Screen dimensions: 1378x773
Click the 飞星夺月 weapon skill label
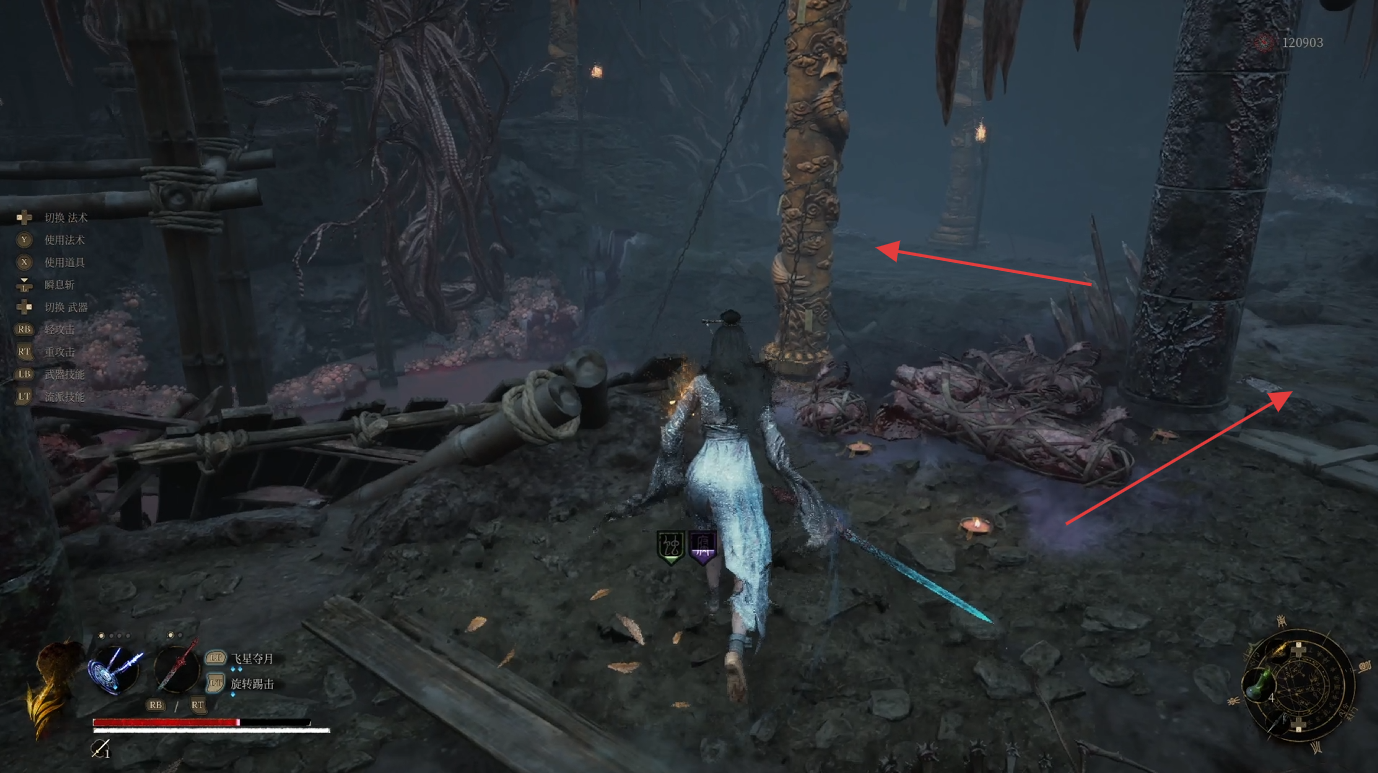click(x=252, y=659)
